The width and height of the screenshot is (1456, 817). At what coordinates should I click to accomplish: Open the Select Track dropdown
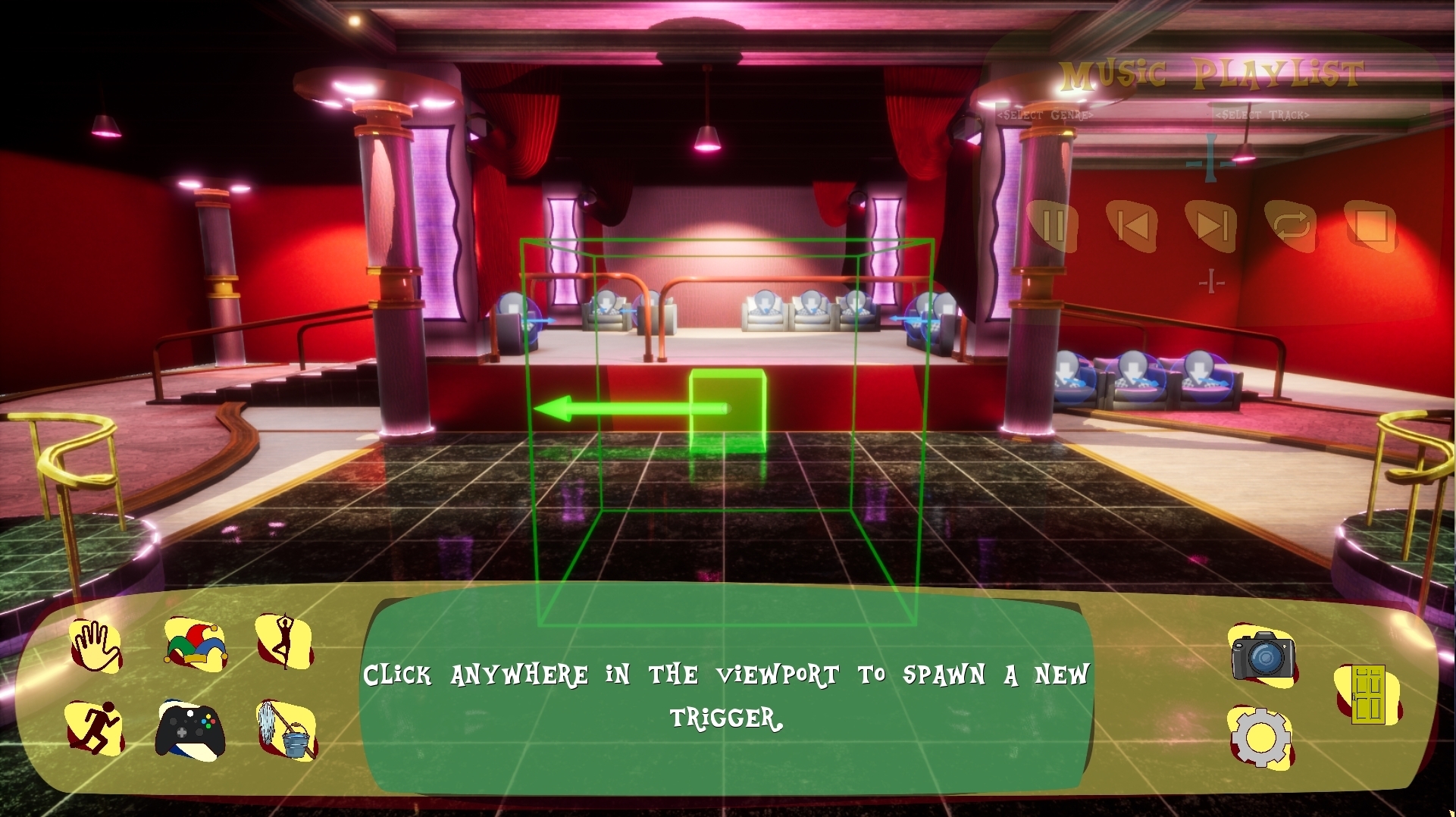pos(1264,117)
